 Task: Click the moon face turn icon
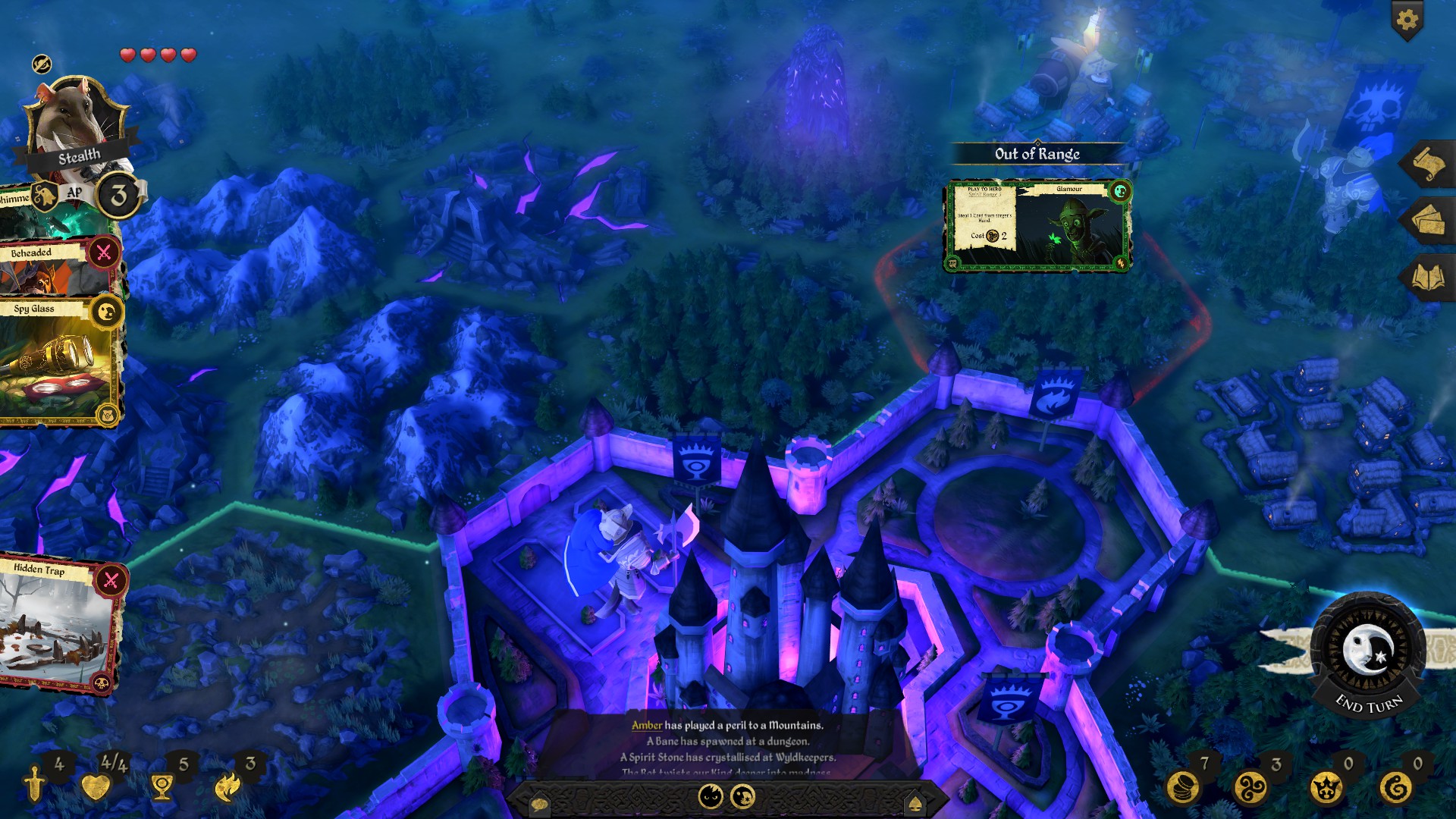(x=742, y=796)
